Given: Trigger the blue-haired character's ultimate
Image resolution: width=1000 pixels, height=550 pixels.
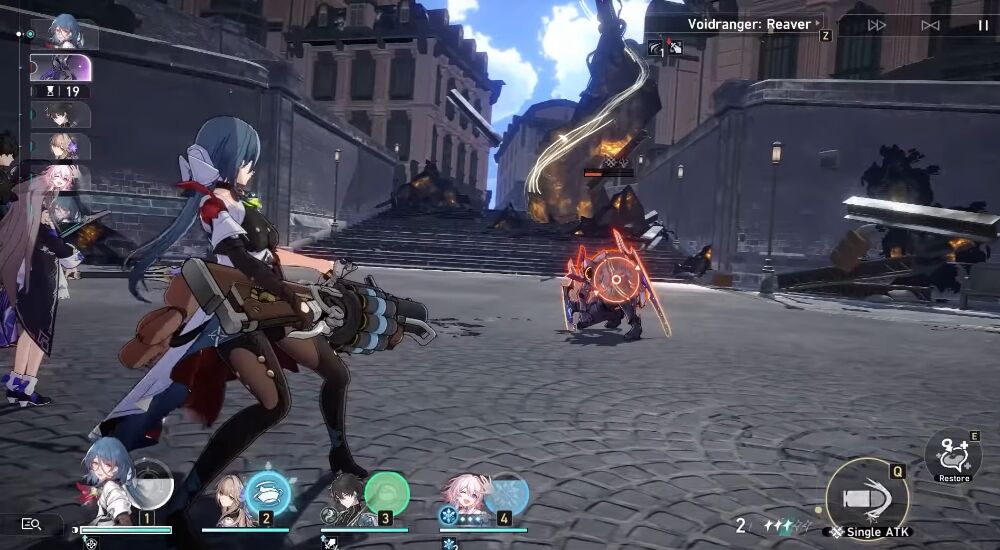Looking at the screenshot, I should coord(151,482).
